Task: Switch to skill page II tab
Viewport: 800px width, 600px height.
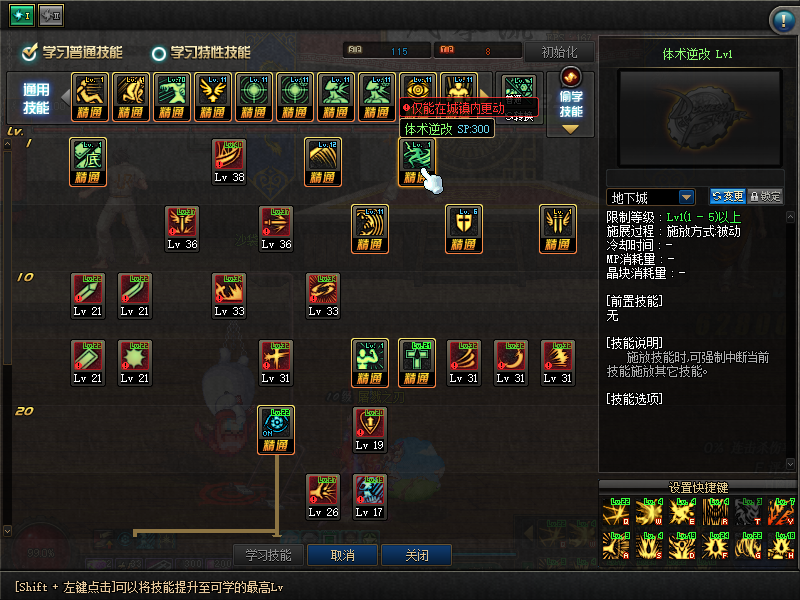Action: tap(51, 15)
